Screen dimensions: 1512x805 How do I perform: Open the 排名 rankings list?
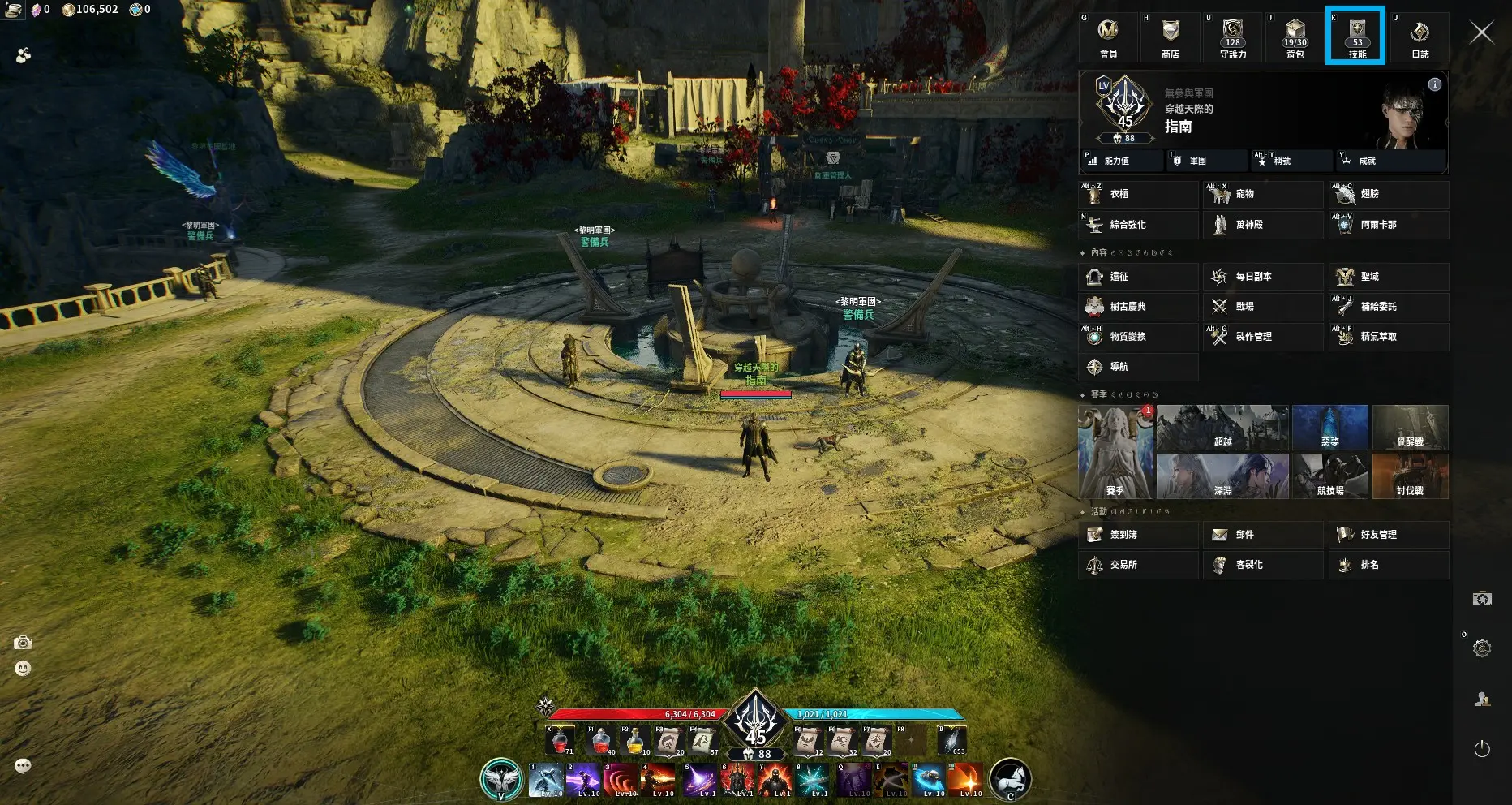coord(1388,565)
